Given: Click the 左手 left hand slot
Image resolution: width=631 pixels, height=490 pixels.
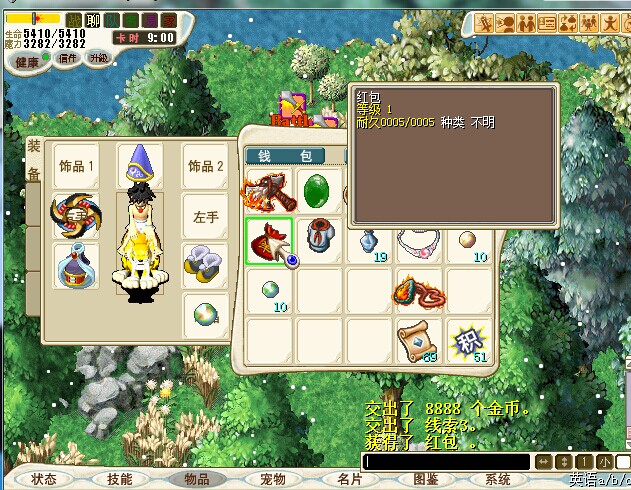Looking at the screenshot, I should 206,216.
